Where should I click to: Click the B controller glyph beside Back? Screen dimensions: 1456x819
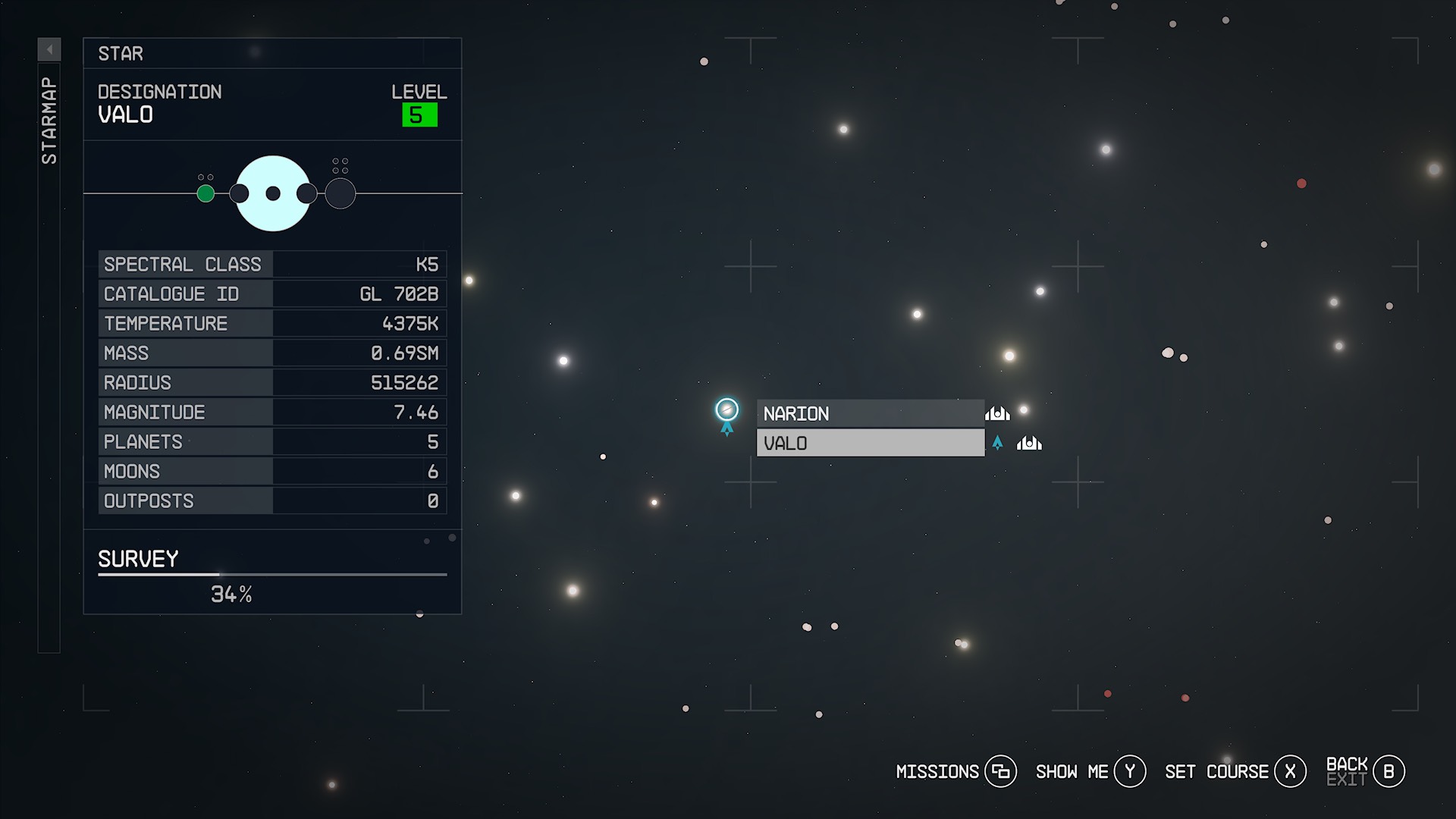pos(1389,770)
